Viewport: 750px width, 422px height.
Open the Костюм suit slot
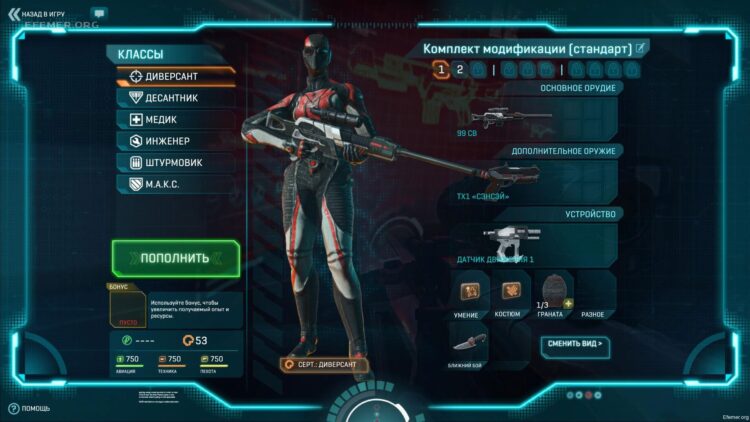(x=510, y=293)
